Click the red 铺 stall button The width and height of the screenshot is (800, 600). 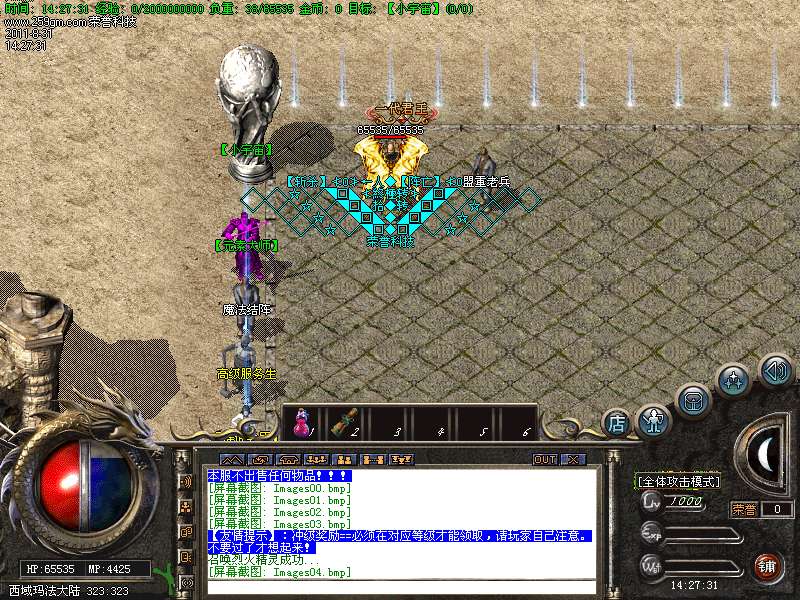click(768, 565)
